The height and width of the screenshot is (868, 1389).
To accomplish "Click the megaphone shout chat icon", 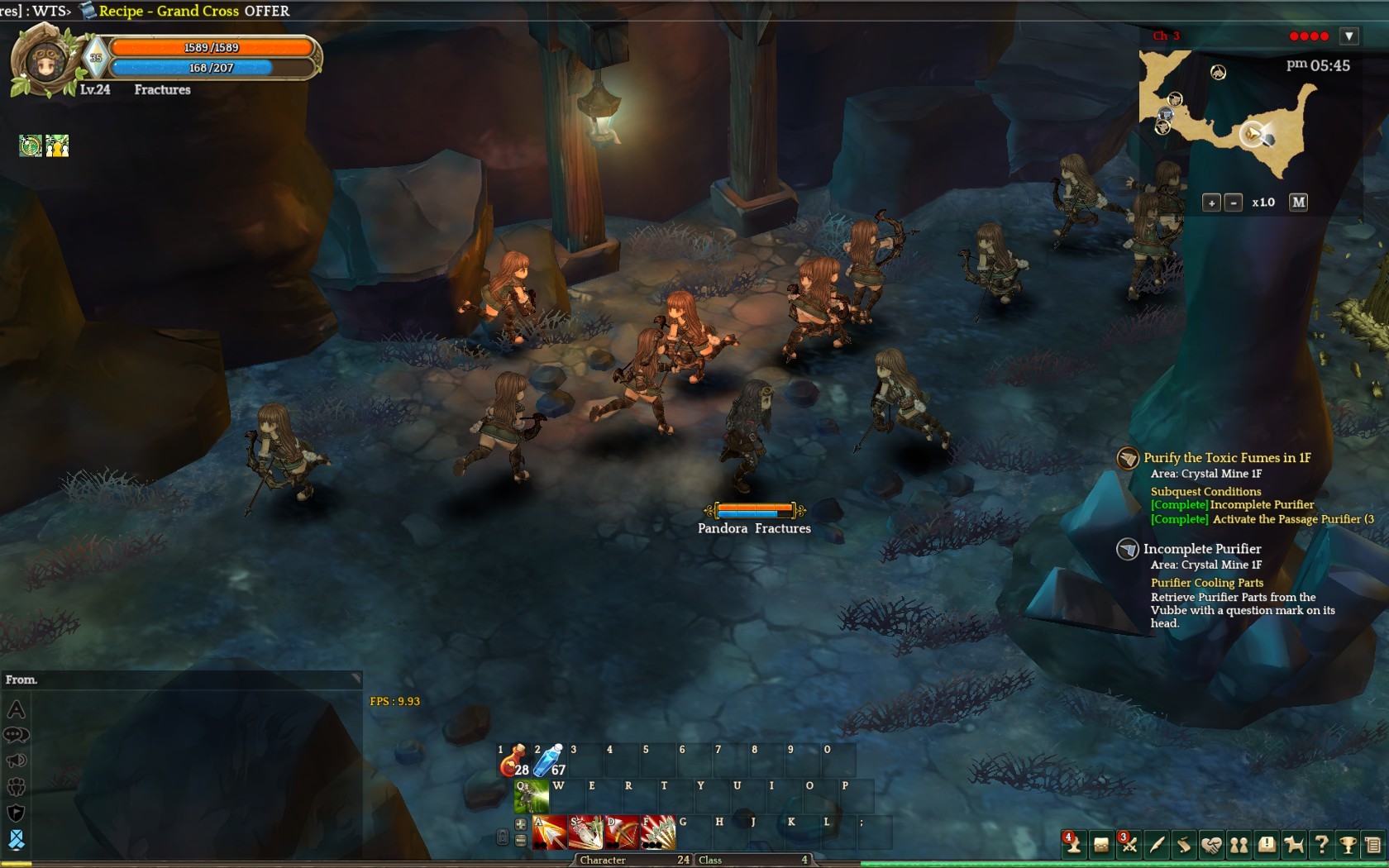I will tap(17, 761).
